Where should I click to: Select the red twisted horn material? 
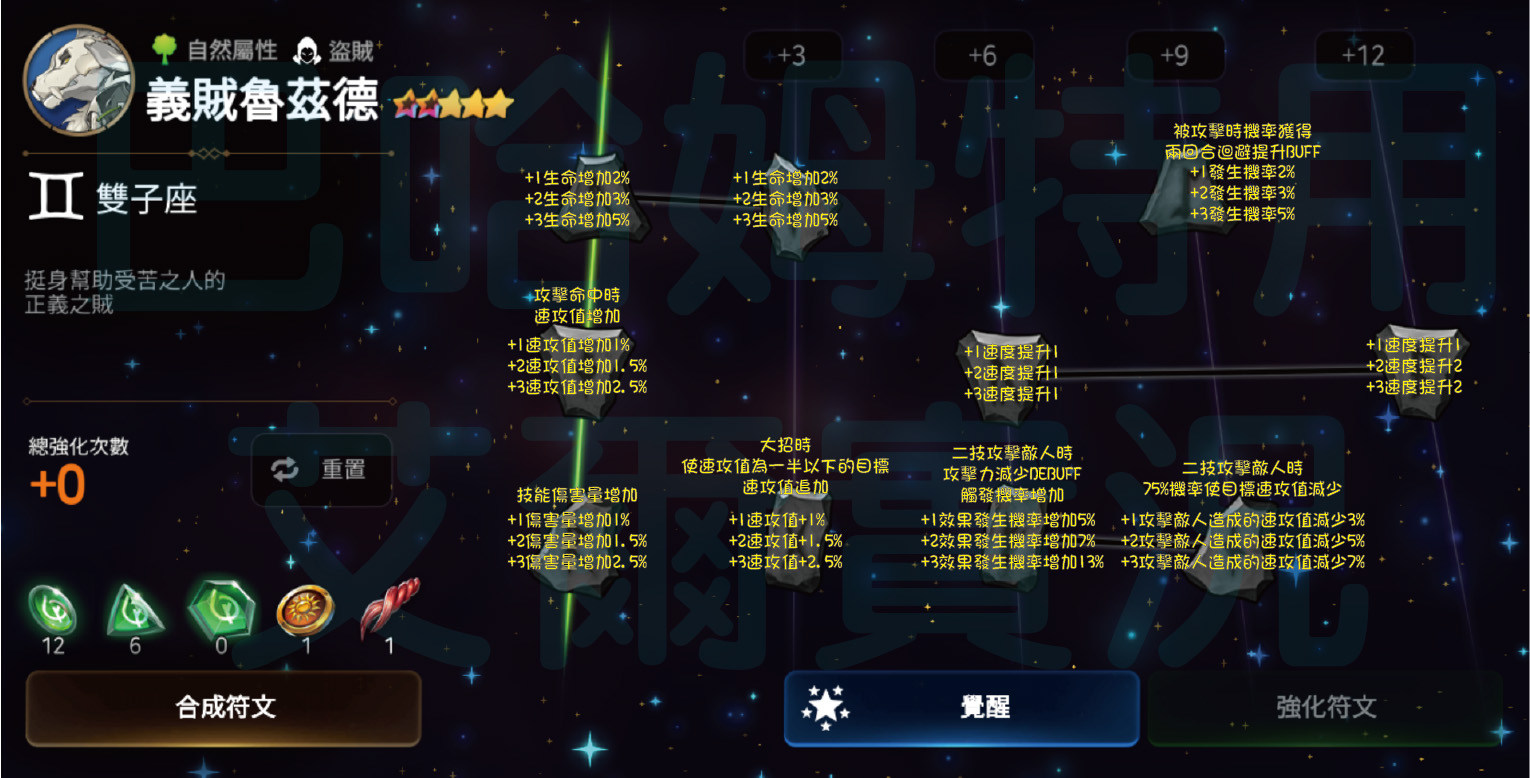click(388, 610)
